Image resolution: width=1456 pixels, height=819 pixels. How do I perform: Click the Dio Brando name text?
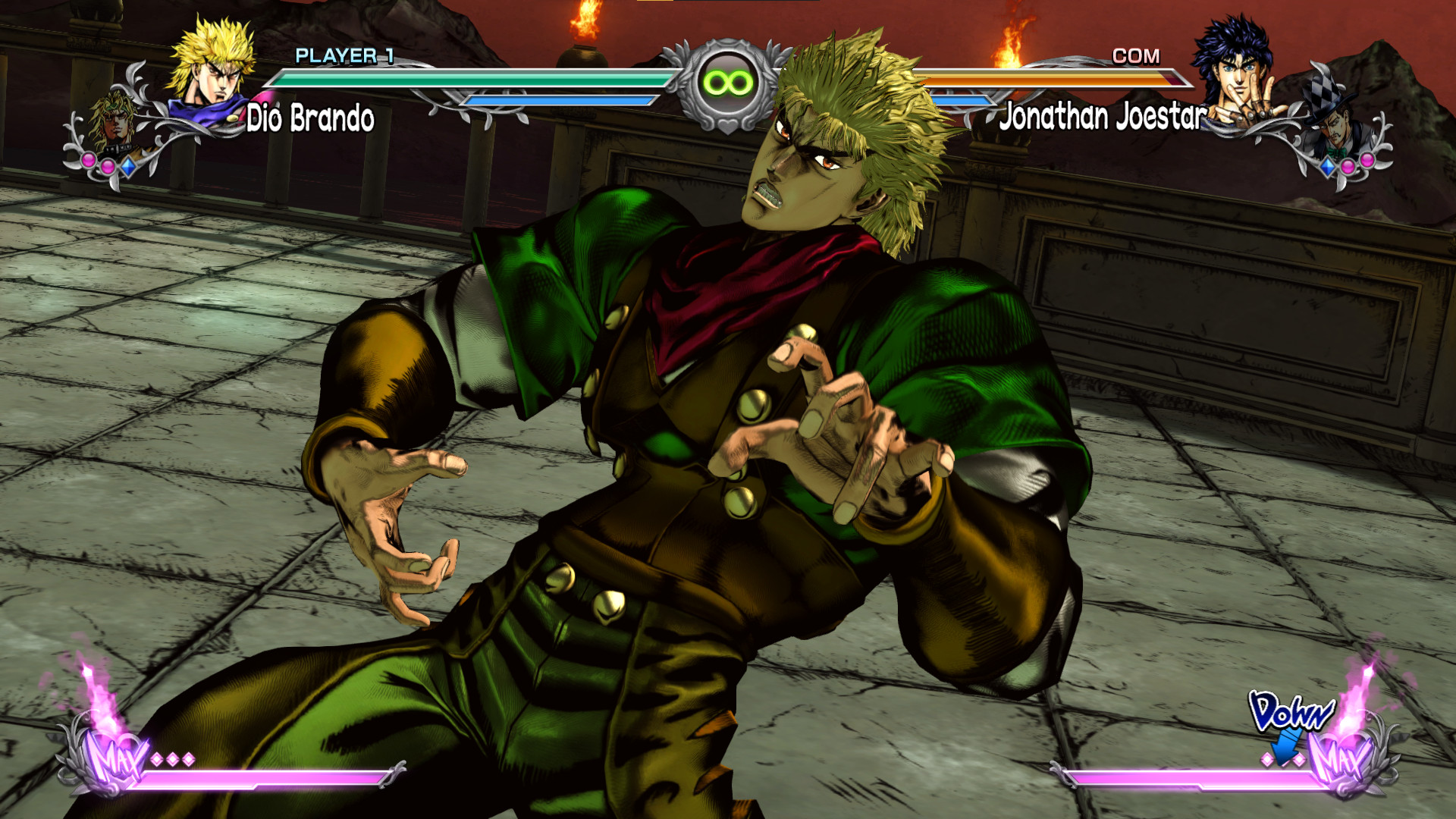click(311, 118)
